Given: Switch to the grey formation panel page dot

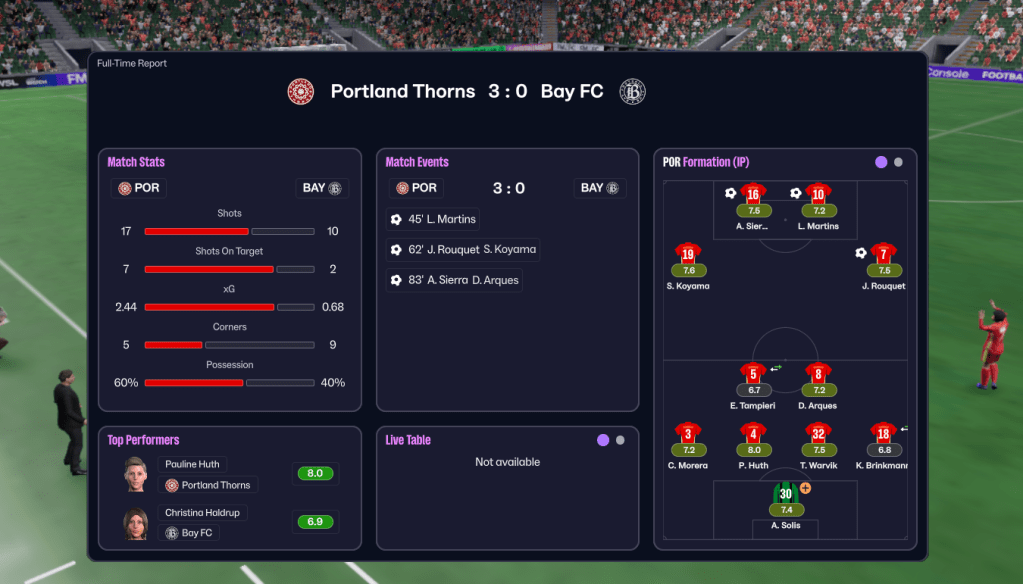Looking at the screenshot, I should tap(898, 162).
